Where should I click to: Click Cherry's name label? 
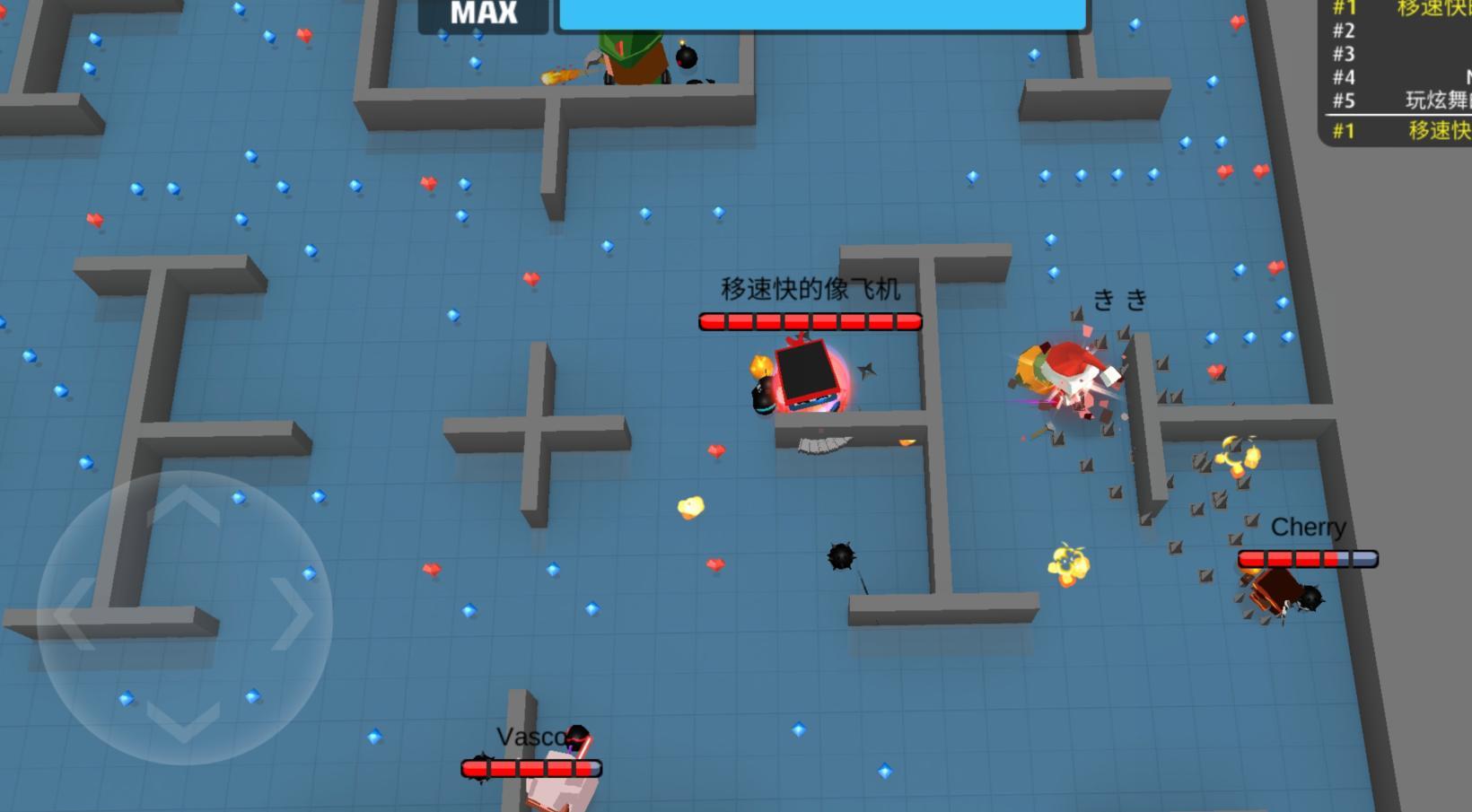point(1309,528)
